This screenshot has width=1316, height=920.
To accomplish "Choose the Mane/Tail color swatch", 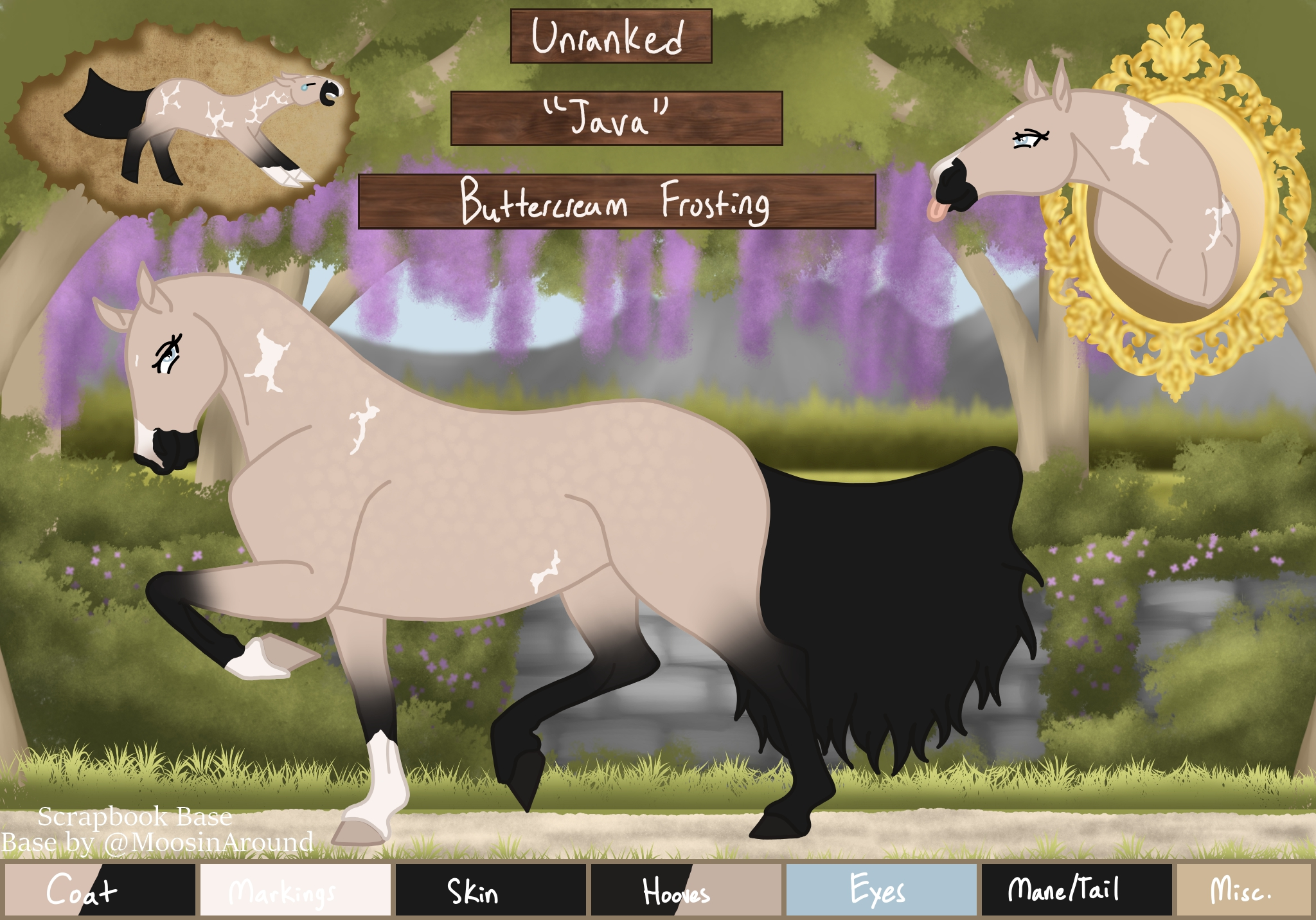I will click(x=1076, y=890).
